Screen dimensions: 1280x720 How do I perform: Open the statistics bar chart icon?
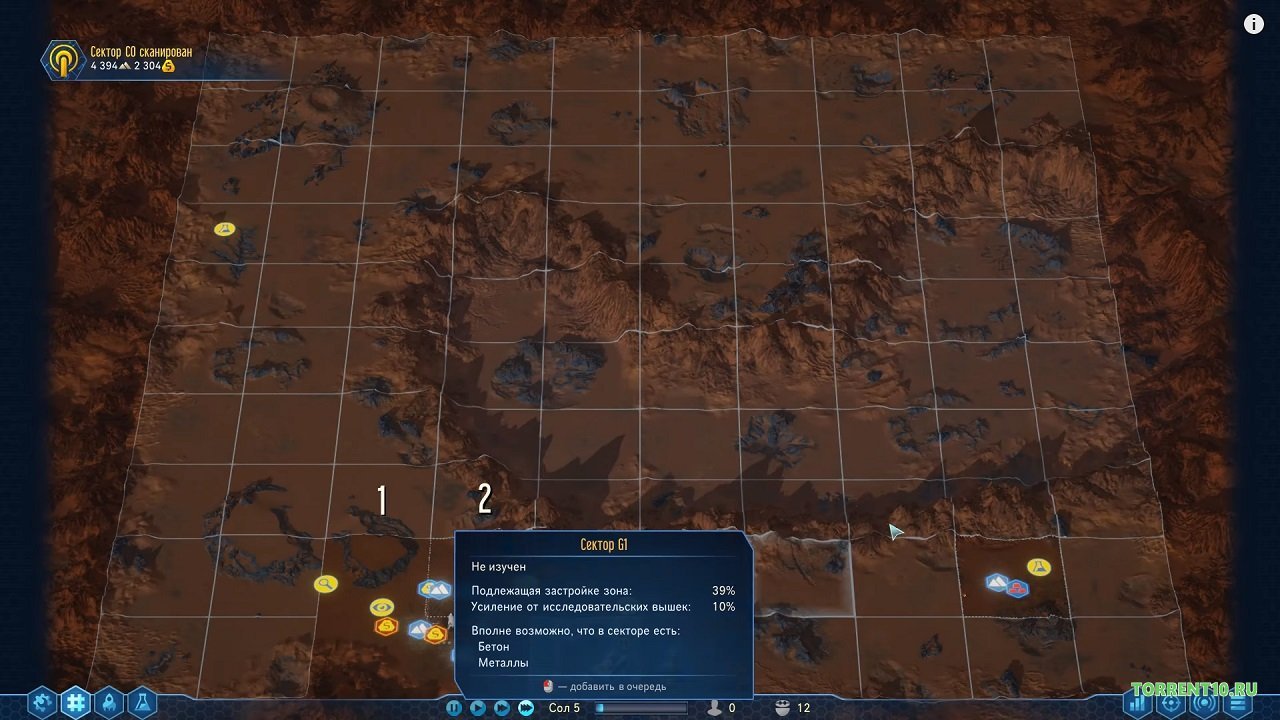1137,705
